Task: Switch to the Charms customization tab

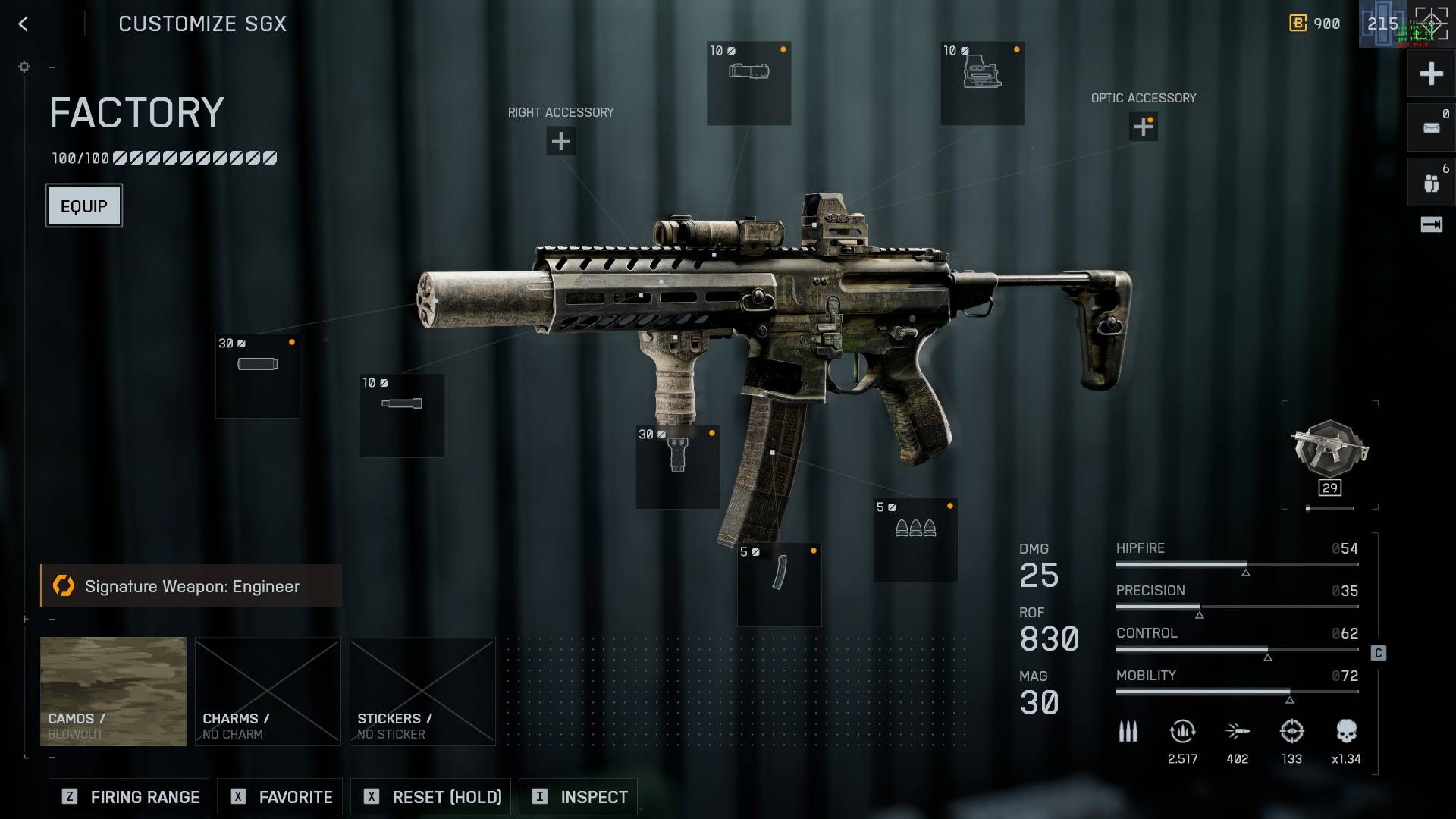Action: pyautogui.click(x=268, y=690)
